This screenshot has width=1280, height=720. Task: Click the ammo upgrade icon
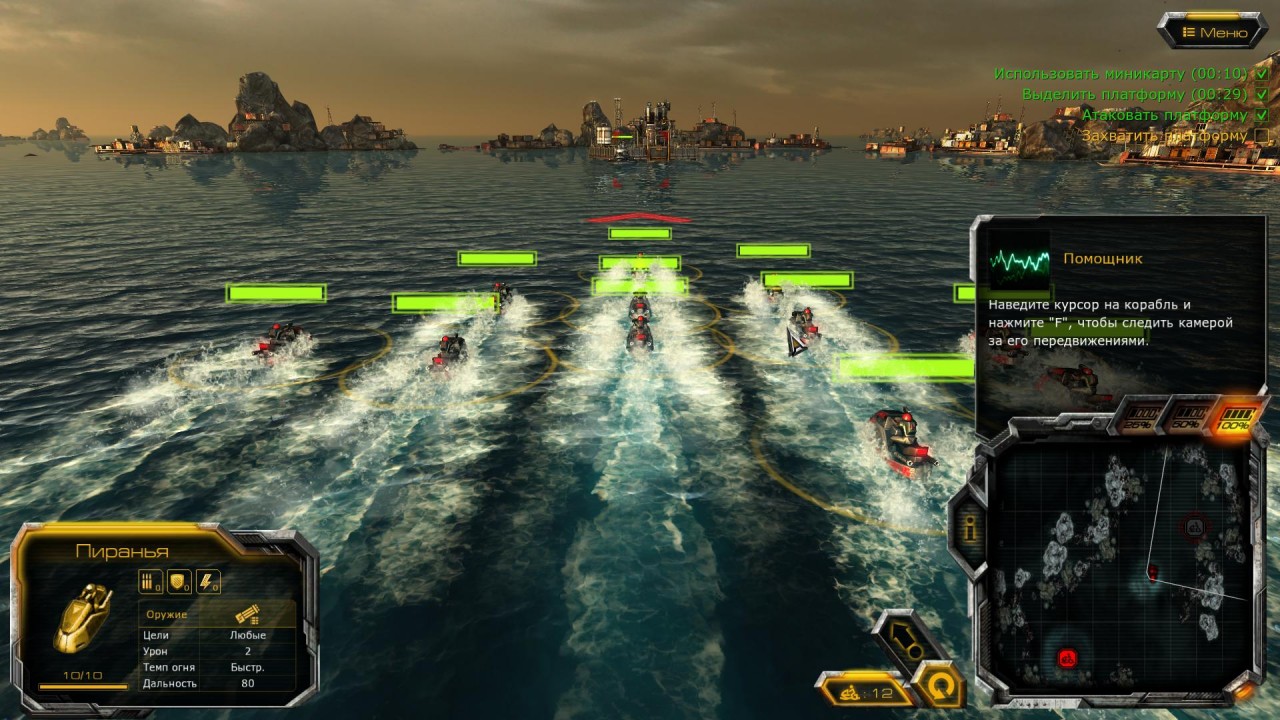(150, 581)
